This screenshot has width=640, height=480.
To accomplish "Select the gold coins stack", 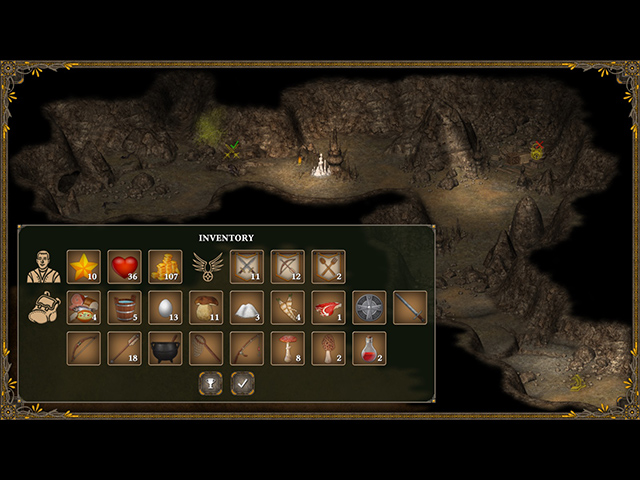I will (166, 267).
